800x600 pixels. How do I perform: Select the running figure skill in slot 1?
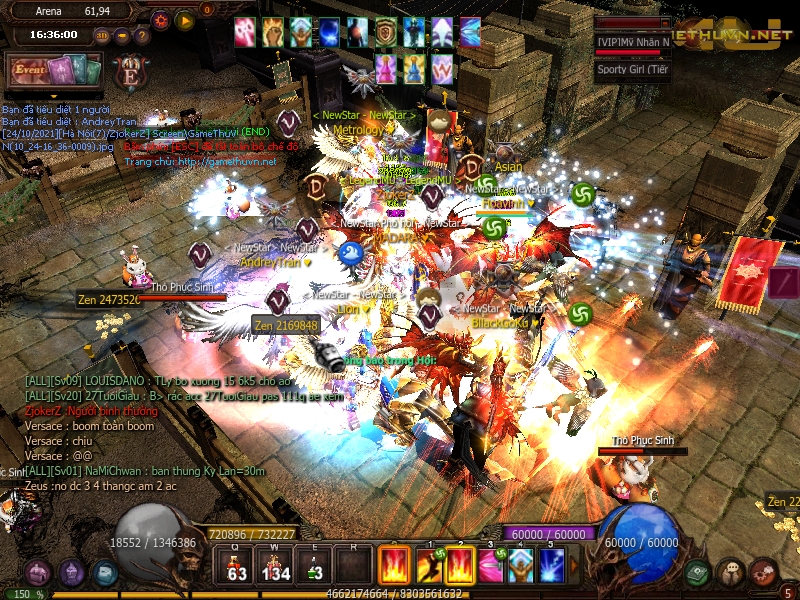coord(430,565)
